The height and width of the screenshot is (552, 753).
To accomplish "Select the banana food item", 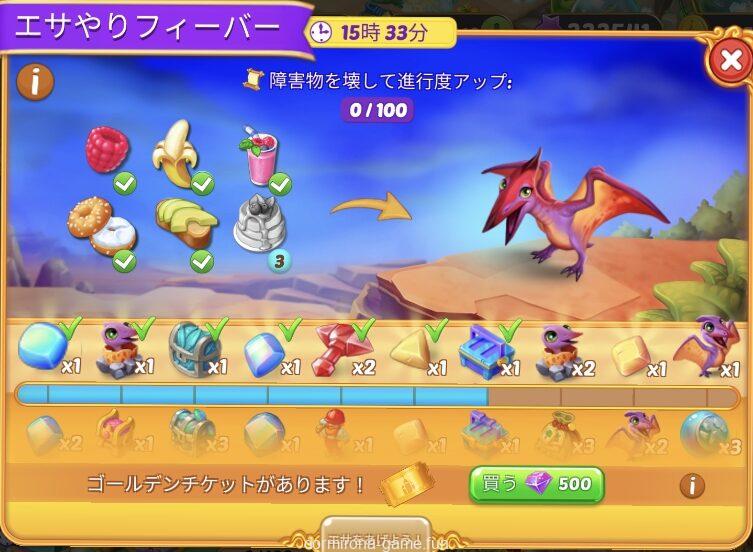I will coord(177,152).
